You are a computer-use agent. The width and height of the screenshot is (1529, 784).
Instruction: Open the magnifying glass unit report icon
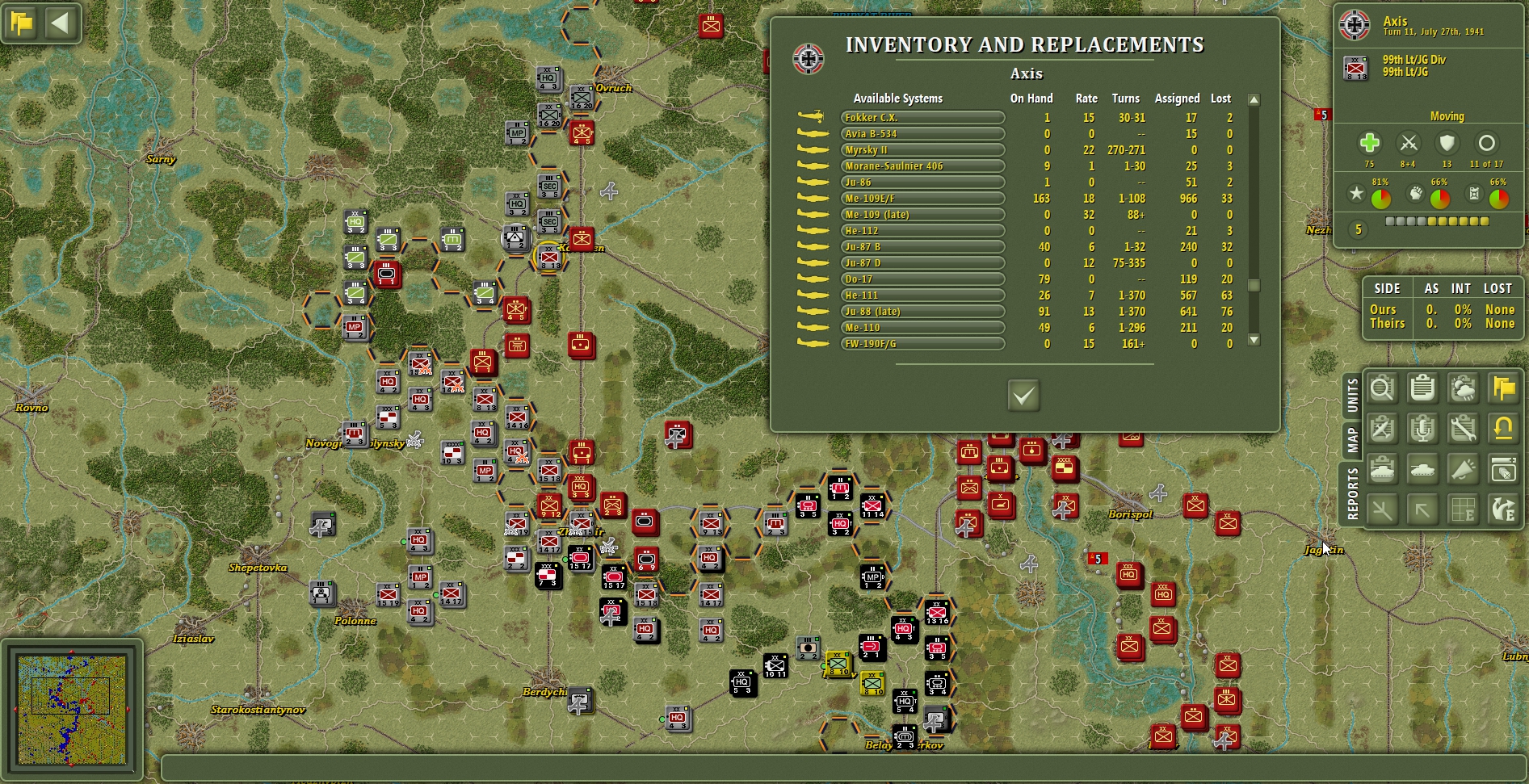pos(1383,388)
